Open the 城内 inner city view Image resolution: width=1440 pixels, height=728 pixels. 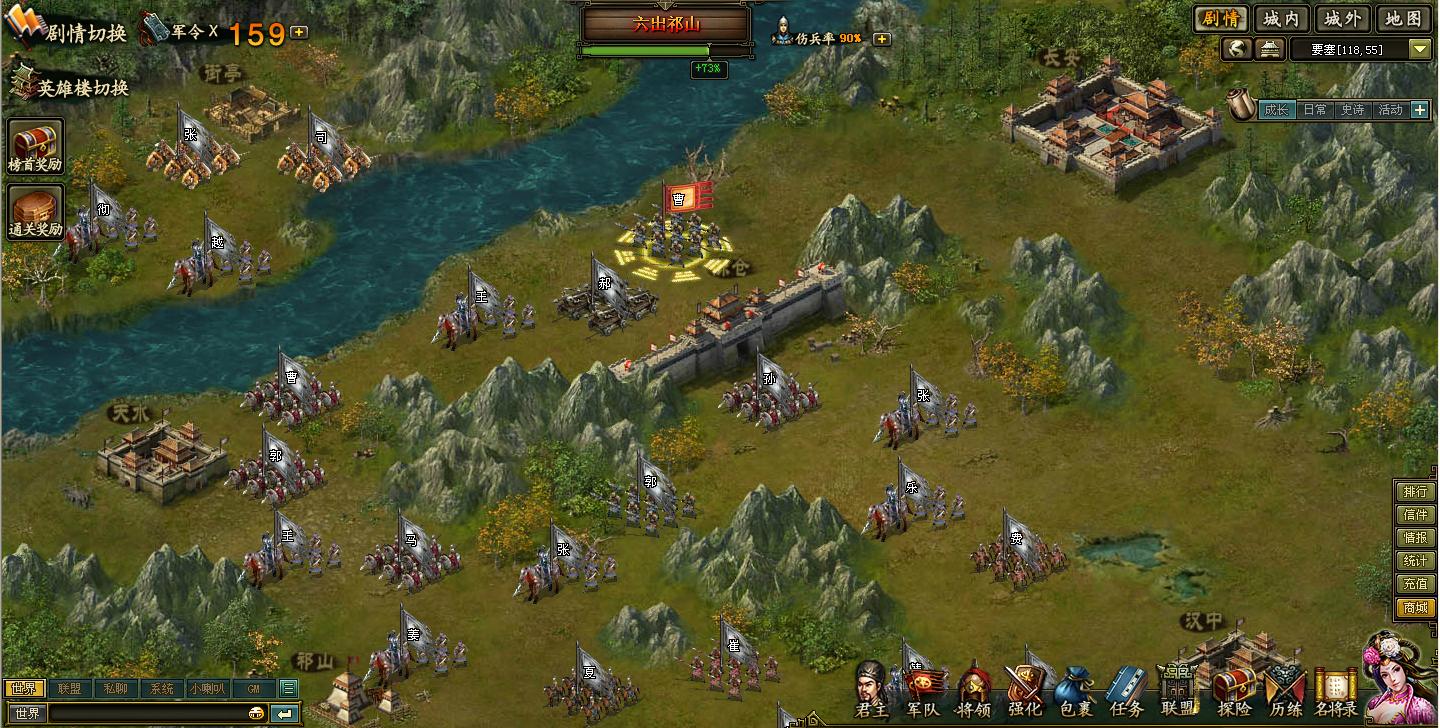pyautogui.click(x=1281, y=18)
